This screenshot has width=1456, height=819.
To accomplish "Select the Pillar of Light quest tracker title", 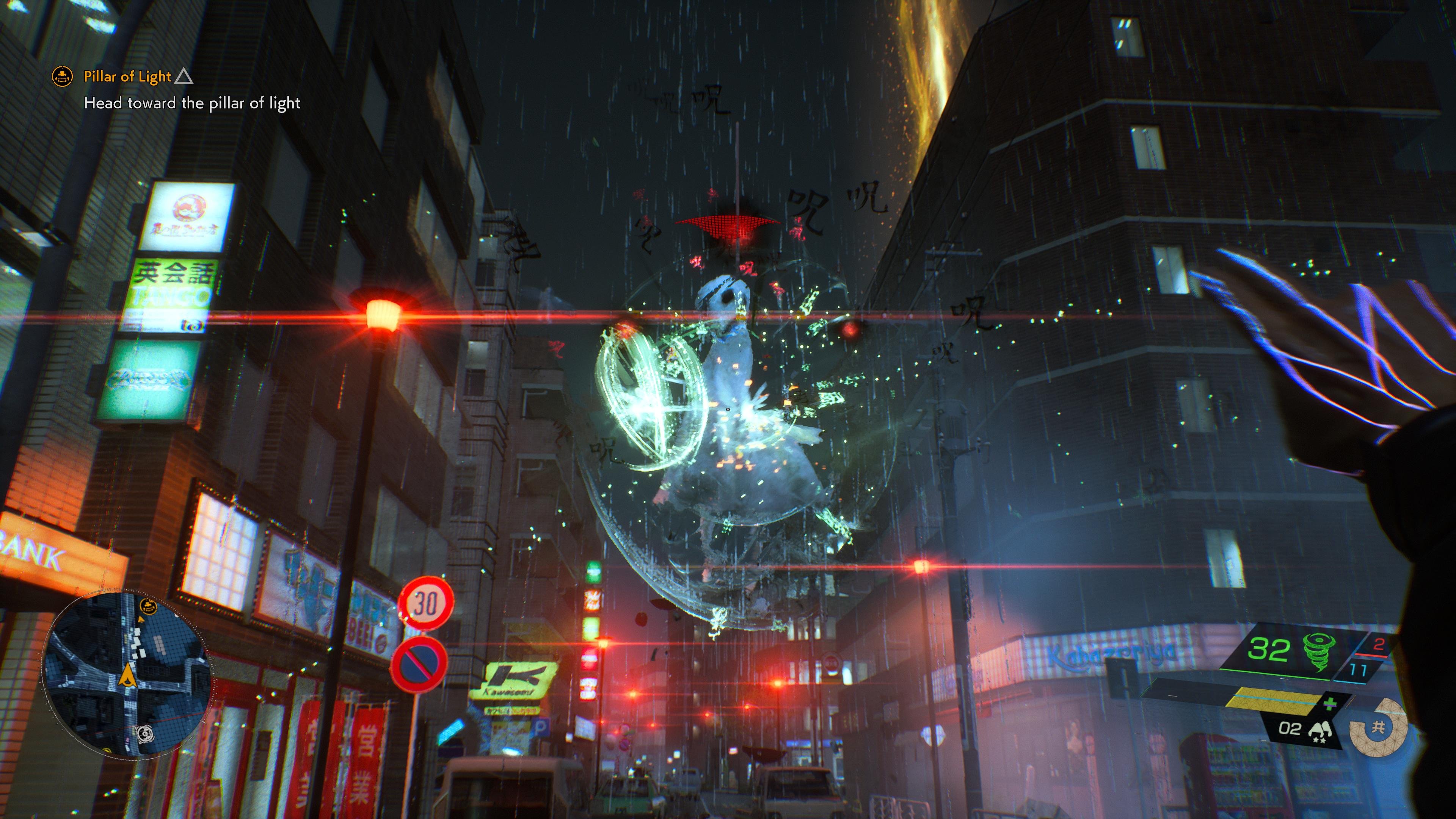I will pos(127,76).
